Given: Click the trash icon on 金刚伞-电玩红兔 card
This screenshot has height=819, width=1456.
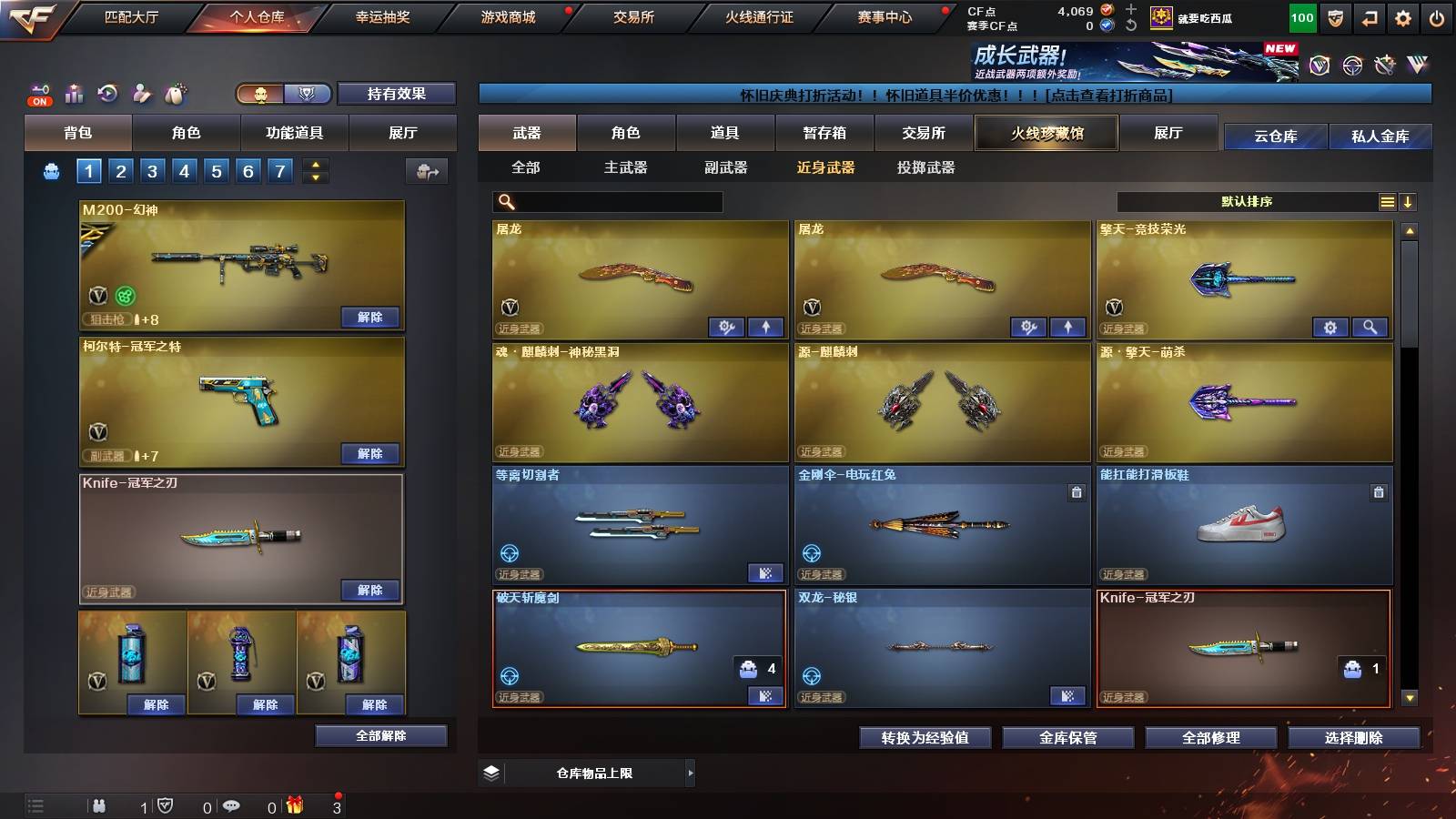Looking at the screenshot, I should point(1077,491).
